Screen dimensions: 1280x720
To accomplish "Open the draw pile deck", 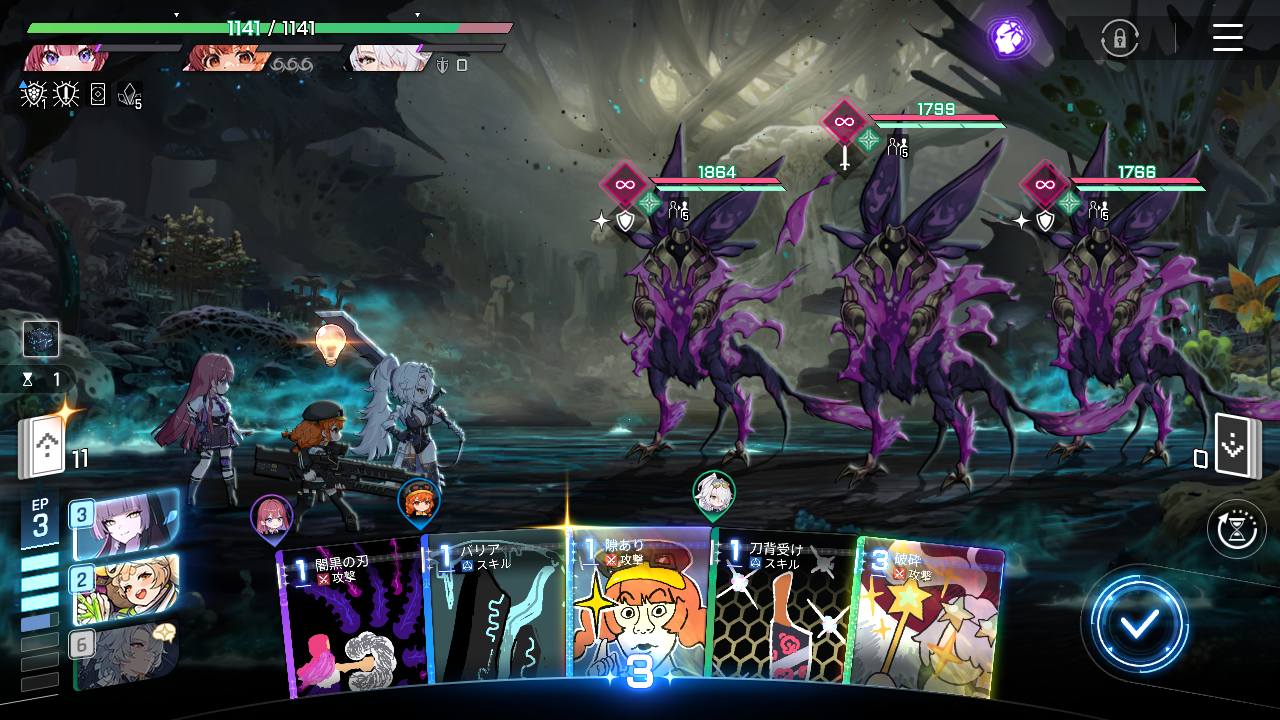I will click(x=40, y=449).
